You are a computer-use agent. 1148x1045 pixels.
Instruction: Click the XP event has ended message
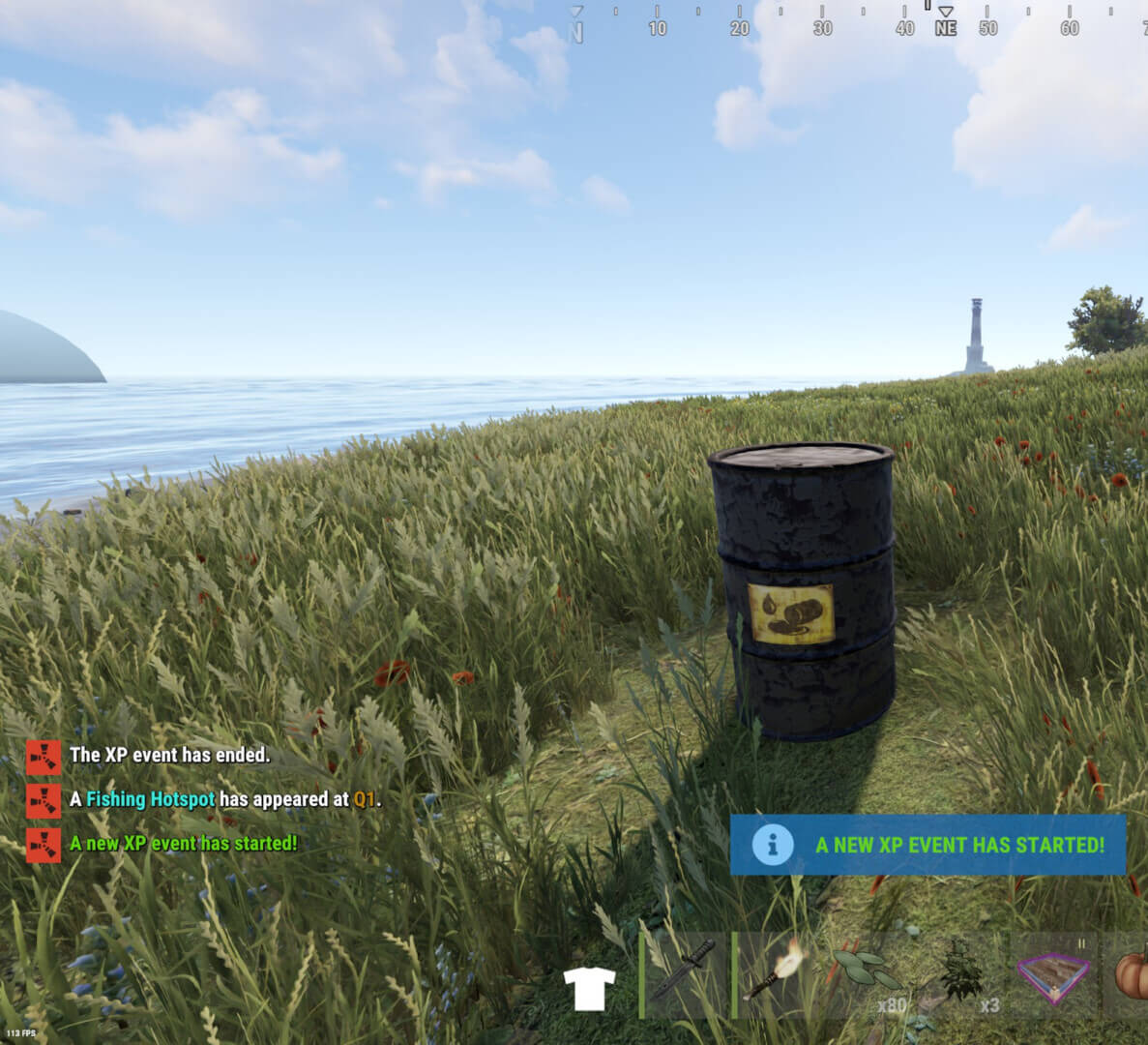pos(169,755)
